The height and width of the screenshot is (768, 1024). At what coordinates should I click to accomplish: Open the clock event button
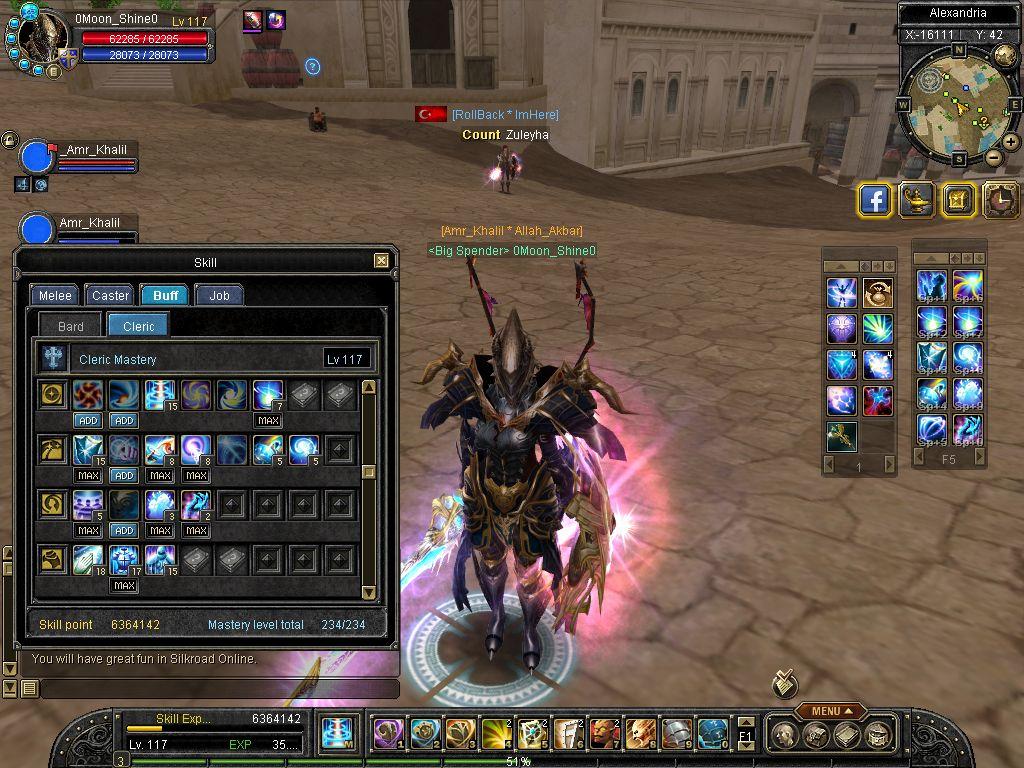tap(999, 200)
